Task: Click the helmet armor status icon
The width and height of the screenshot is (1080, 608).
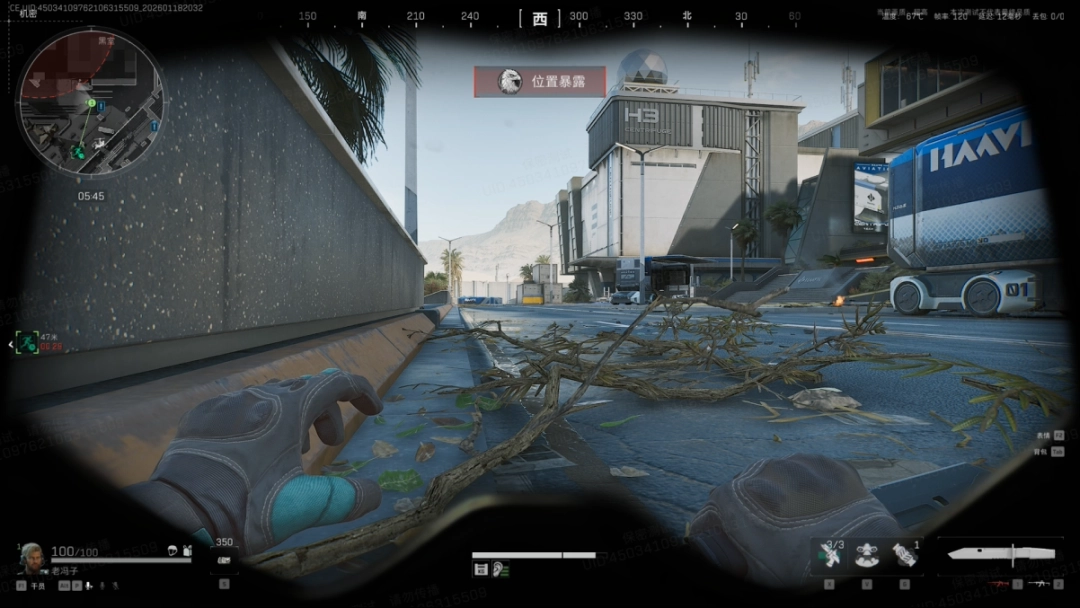Action: tap(173, 551)
